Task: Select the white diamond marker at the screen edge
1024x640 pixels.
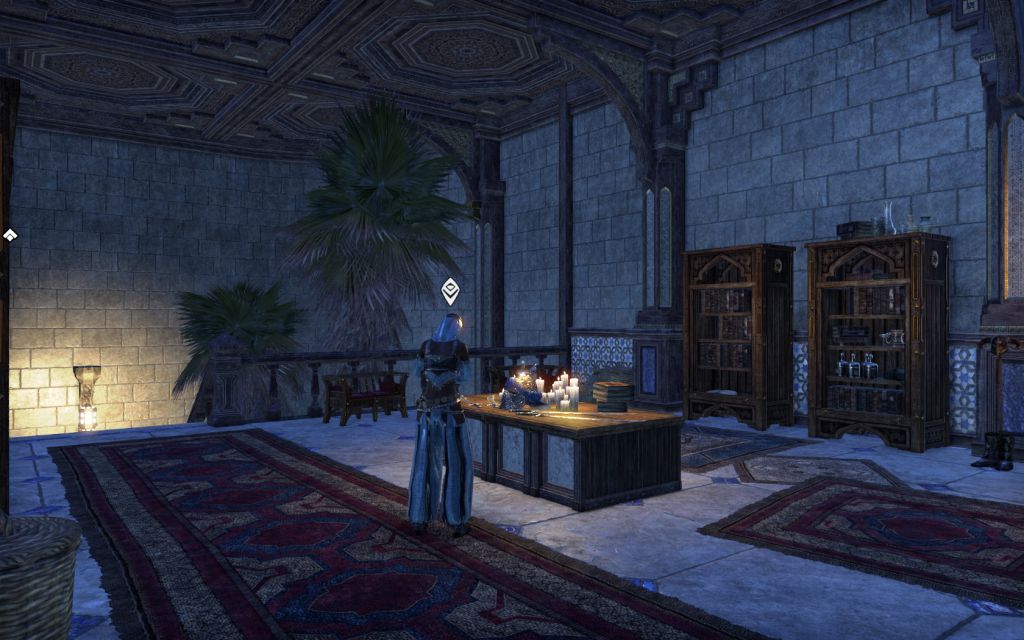Action: click(10, 235)
